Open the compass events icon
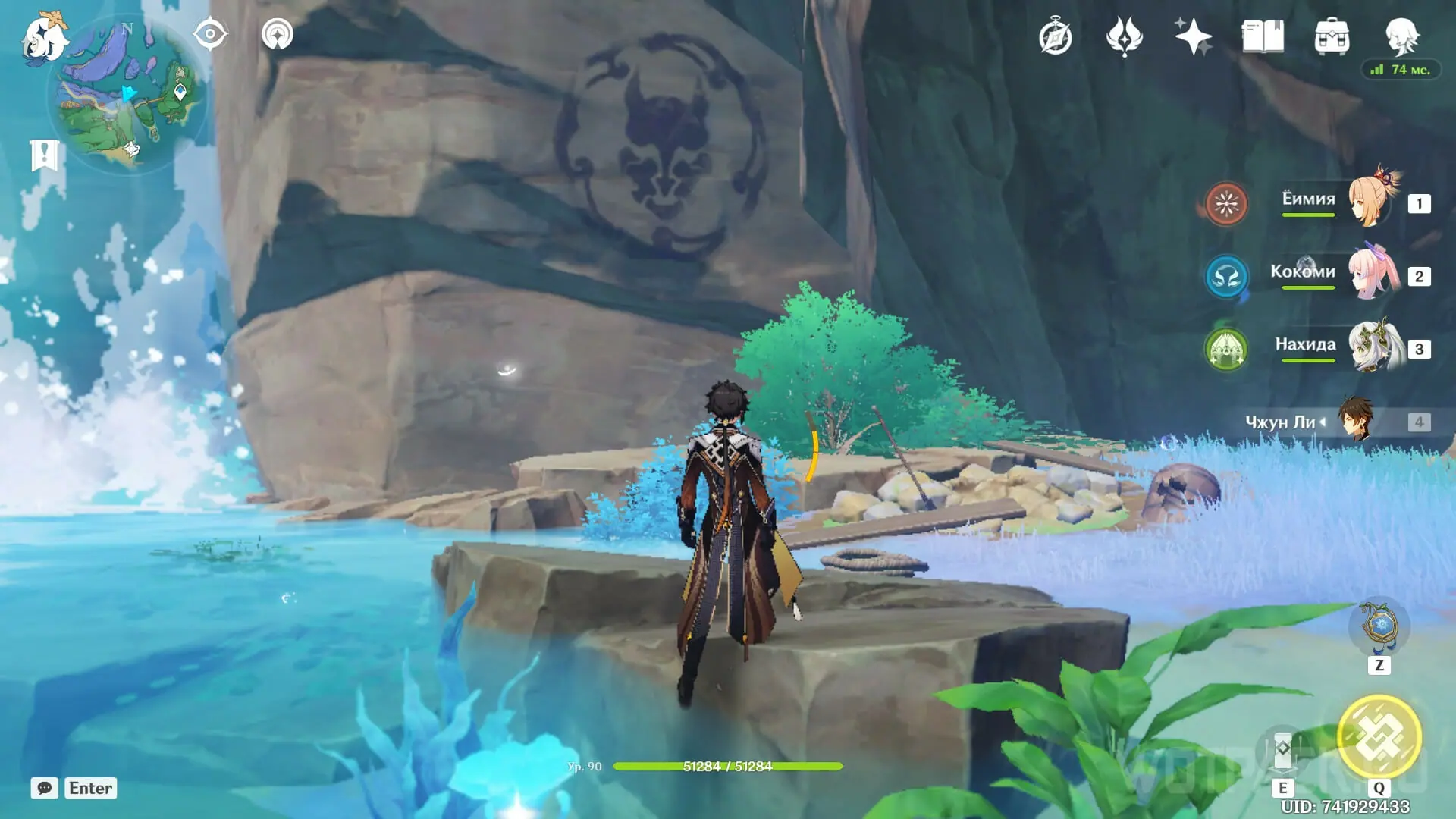1456x819 pixels. coord(1056,37)
